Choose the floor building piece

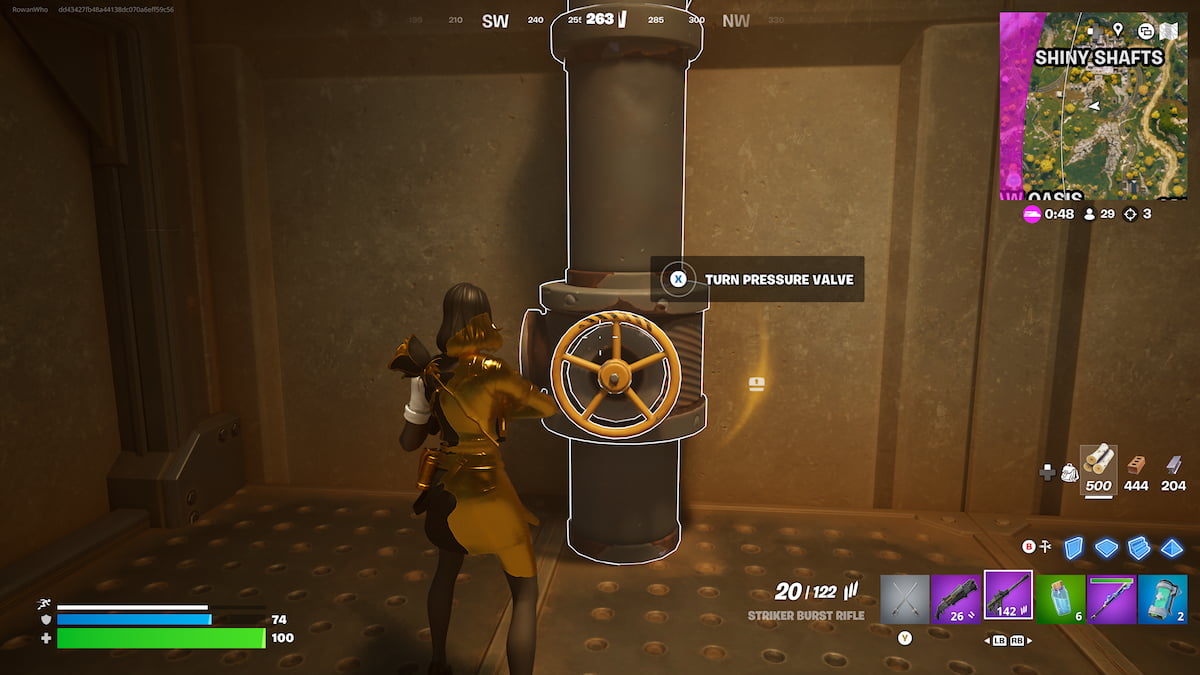coord(1106,548)
